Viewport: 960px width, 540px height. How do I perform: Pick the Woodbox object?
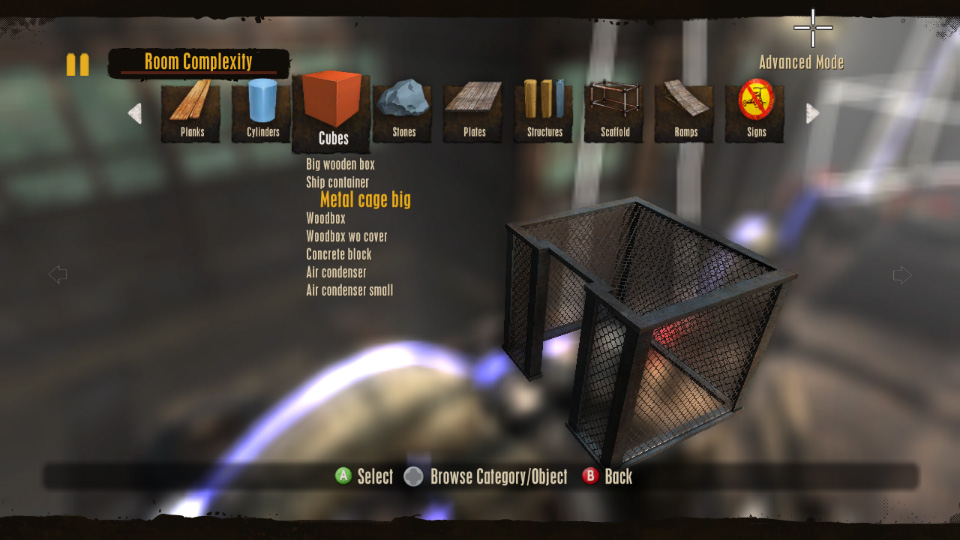(x=325, y=218)
